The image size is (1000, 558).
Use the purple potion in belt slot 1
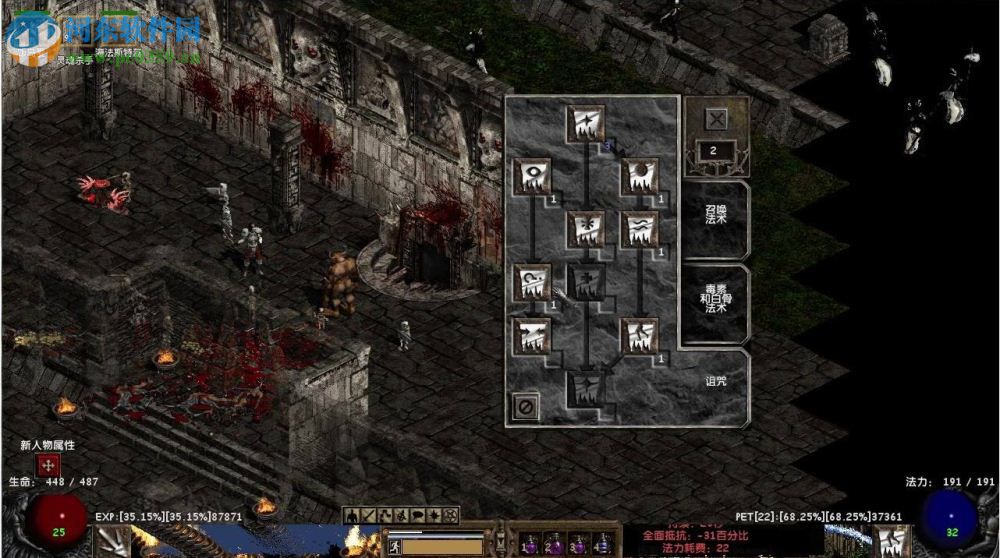point(529,545)
